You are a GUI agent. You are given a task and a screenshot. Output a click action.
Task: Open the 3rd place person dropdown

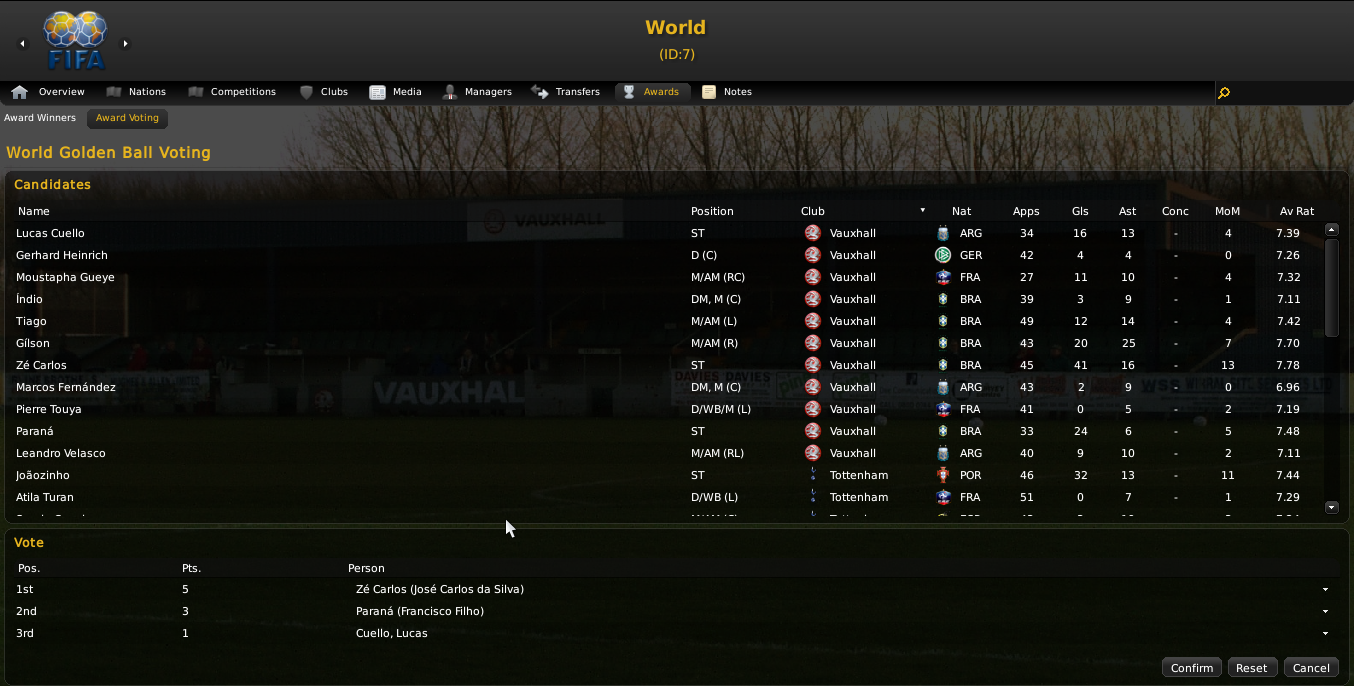click(x=1325, y=634)
